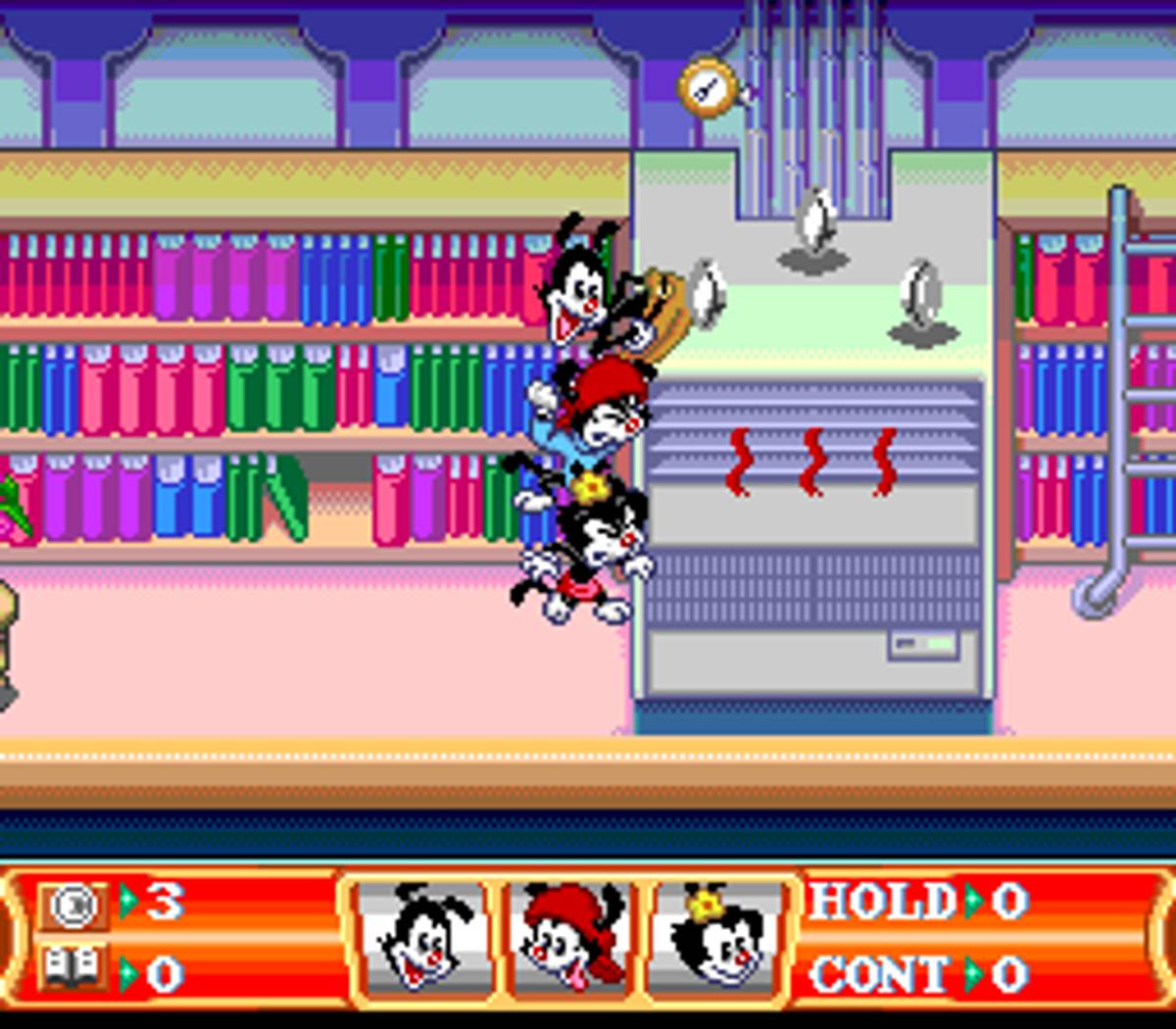The image size is (1176, 1029).
Task: Click the coin icon in the HUD
Action: tap(73, 905)
